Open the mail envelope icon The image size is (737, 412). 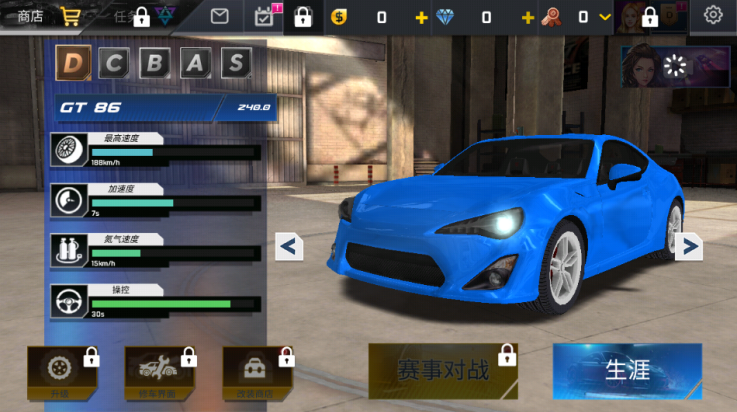point(220,16)
